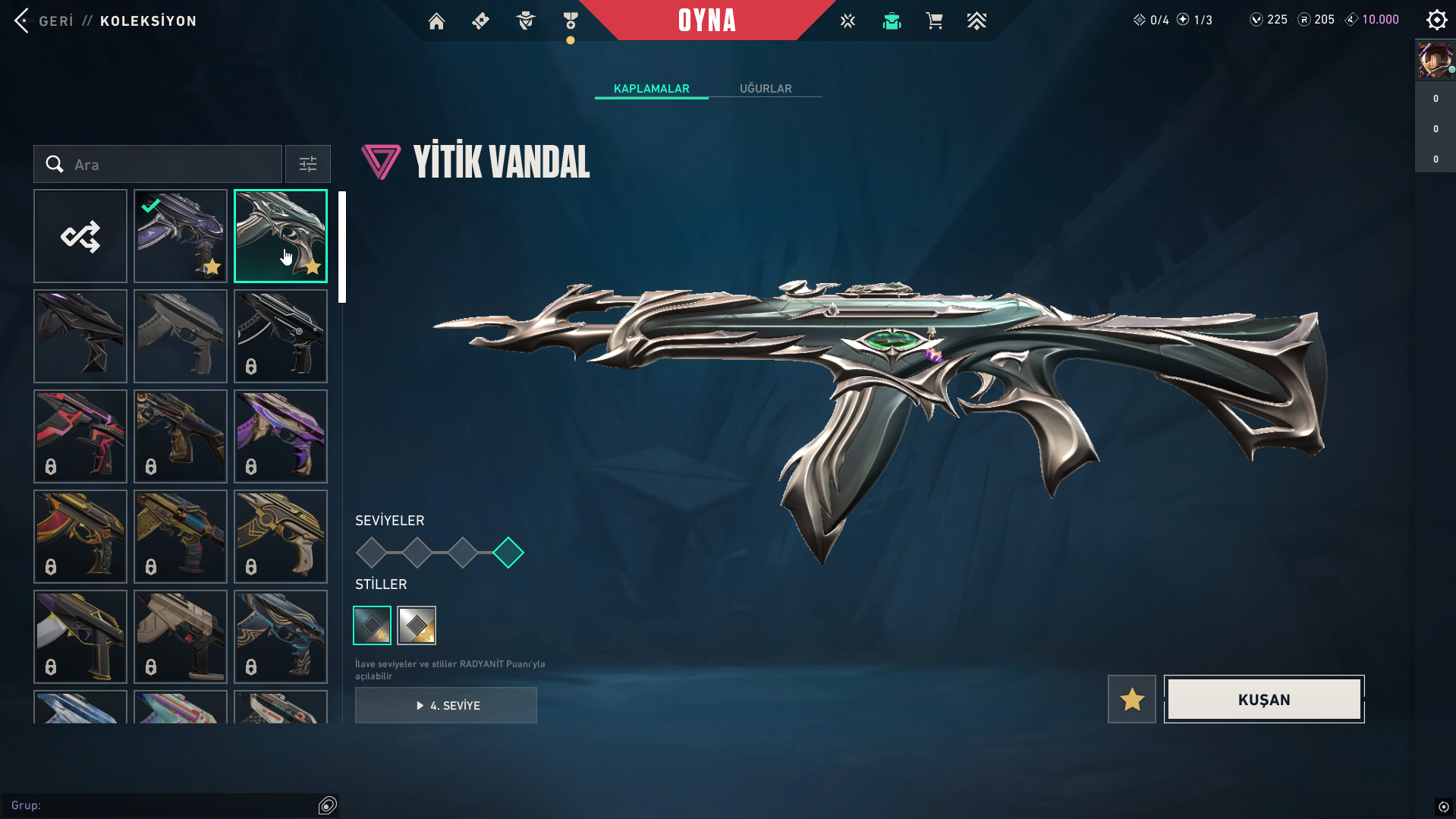1456x819 pixels.
Task: Open the battle pass icon with notification dot
Action: (571, 21)
